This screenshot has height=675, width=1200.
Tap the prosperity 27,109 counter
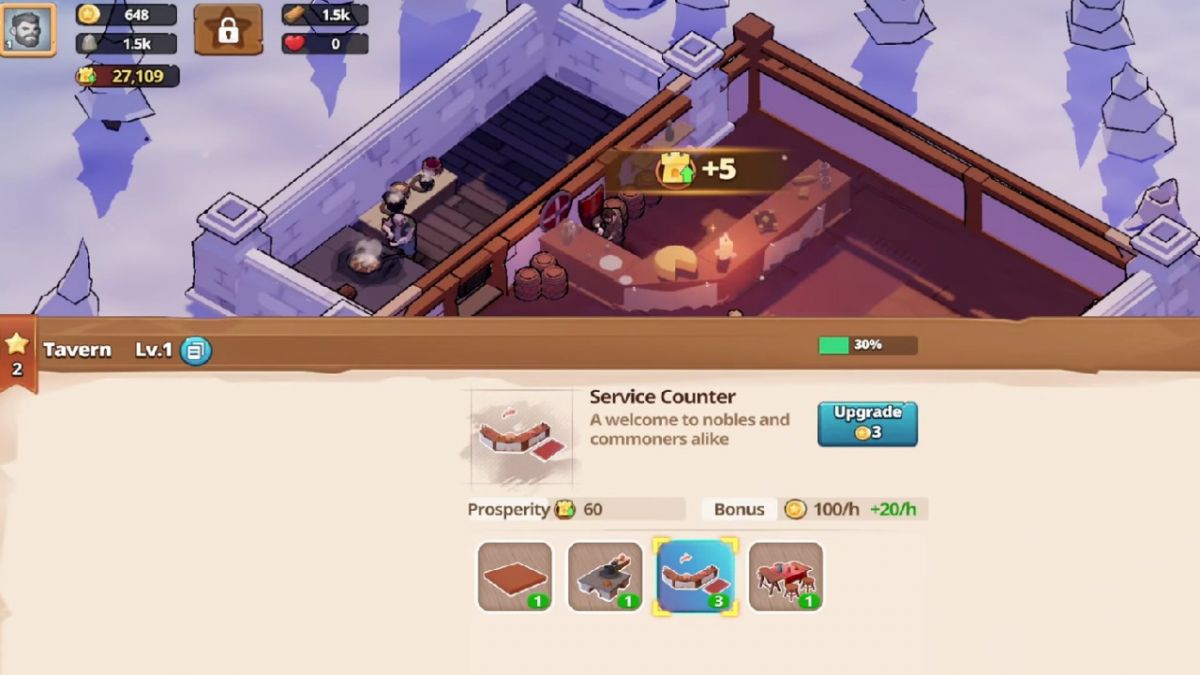(126, 76)
